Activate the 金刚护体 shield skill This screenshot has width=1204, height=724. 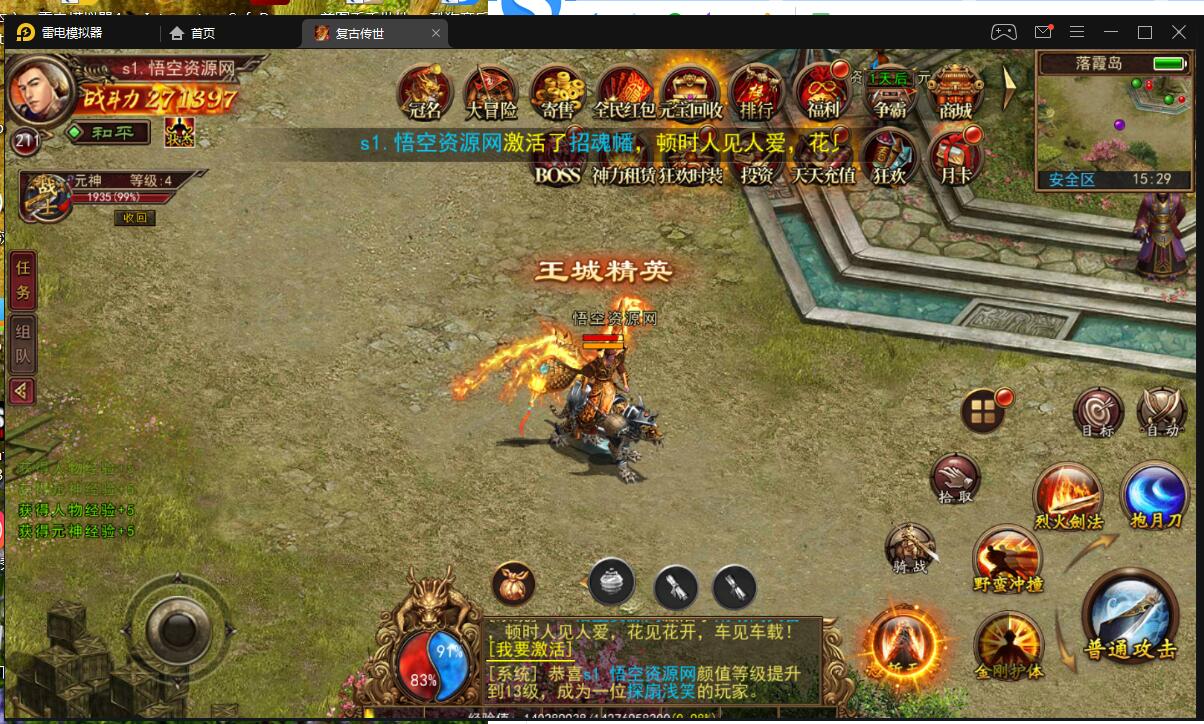pyautogui.click(x=1008, y=644)
